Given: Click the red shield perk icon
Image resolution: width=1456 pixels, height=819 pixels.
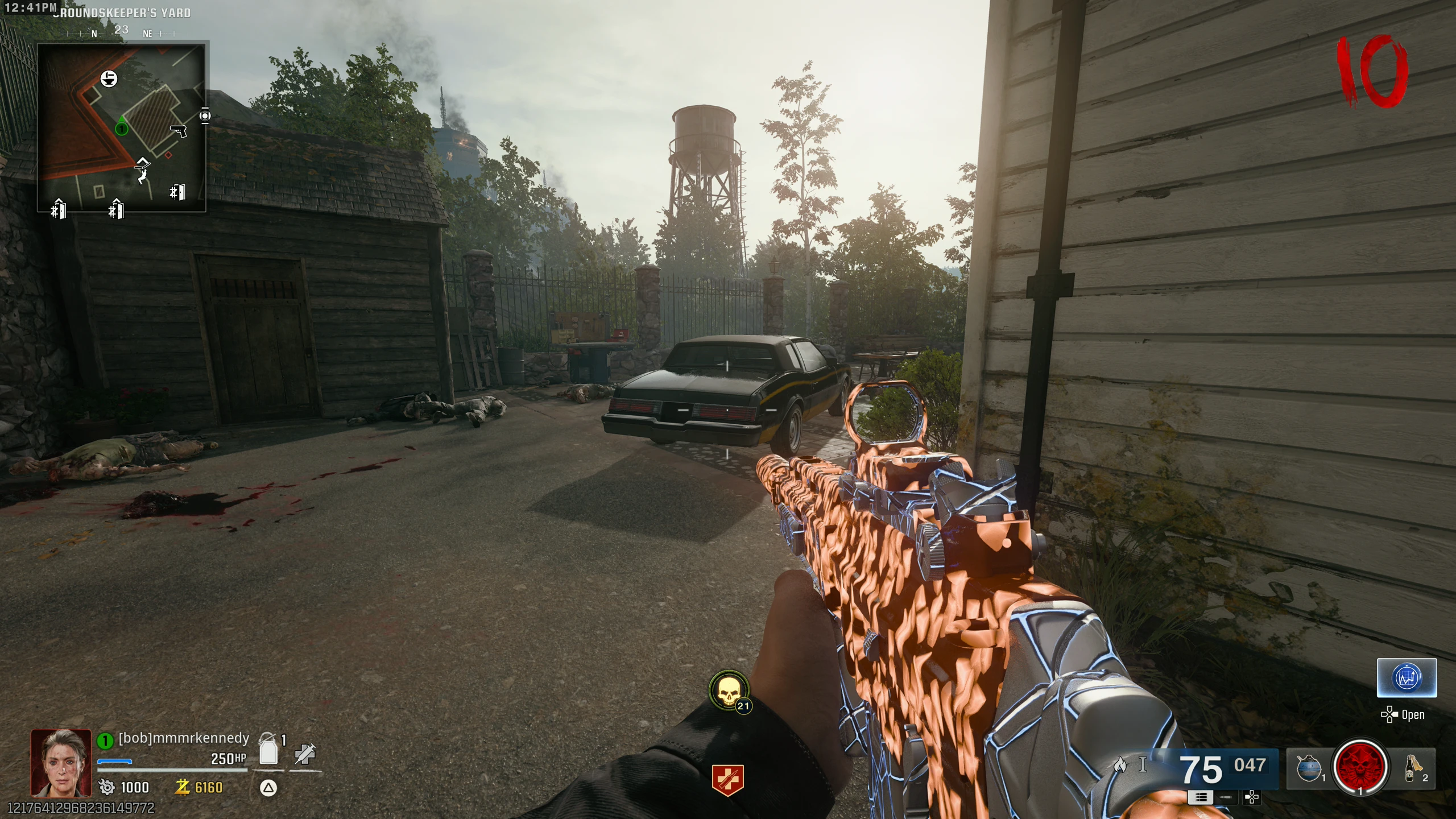Looking at the screenshot, I should (x=727, y=779).
